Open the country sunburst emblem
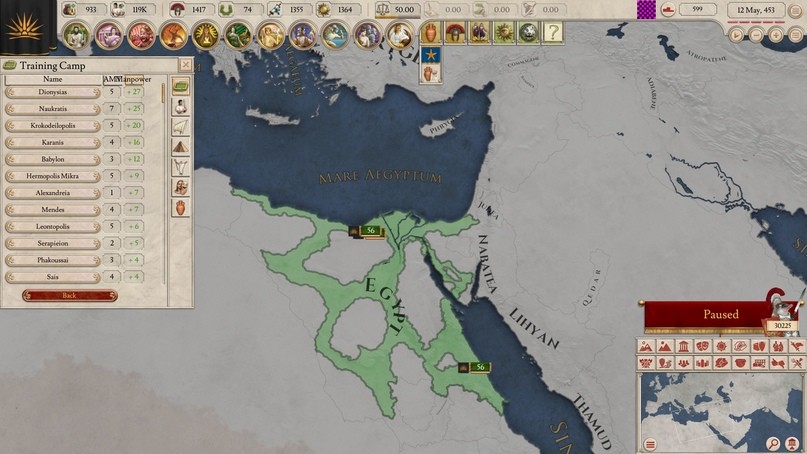Image resolution: width=807 pixels, height=454 pixels. pos(26,27)
